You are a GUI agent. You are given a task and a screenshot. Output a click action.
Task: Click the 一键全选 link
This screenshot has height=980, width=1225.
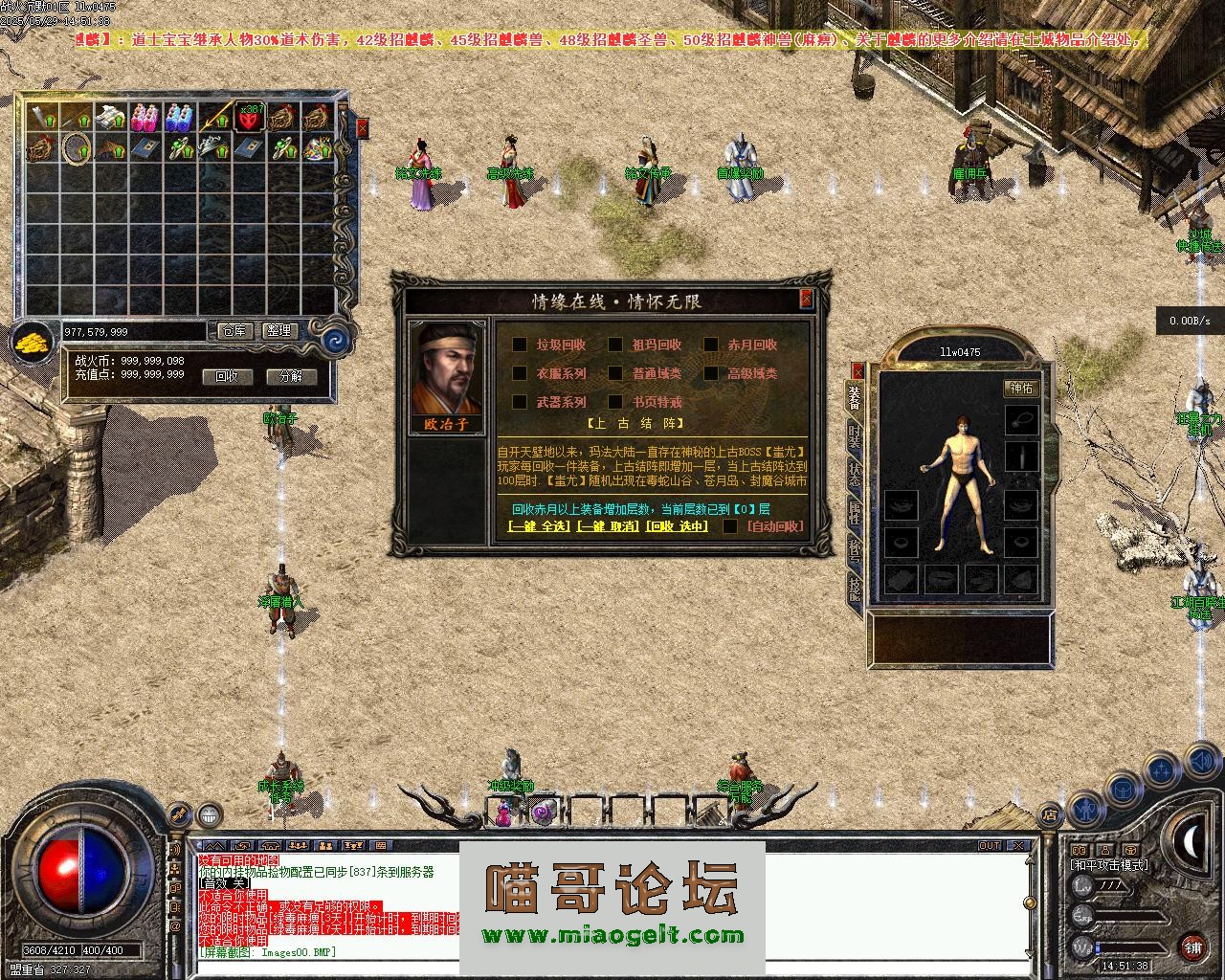[x=539, y=526]
